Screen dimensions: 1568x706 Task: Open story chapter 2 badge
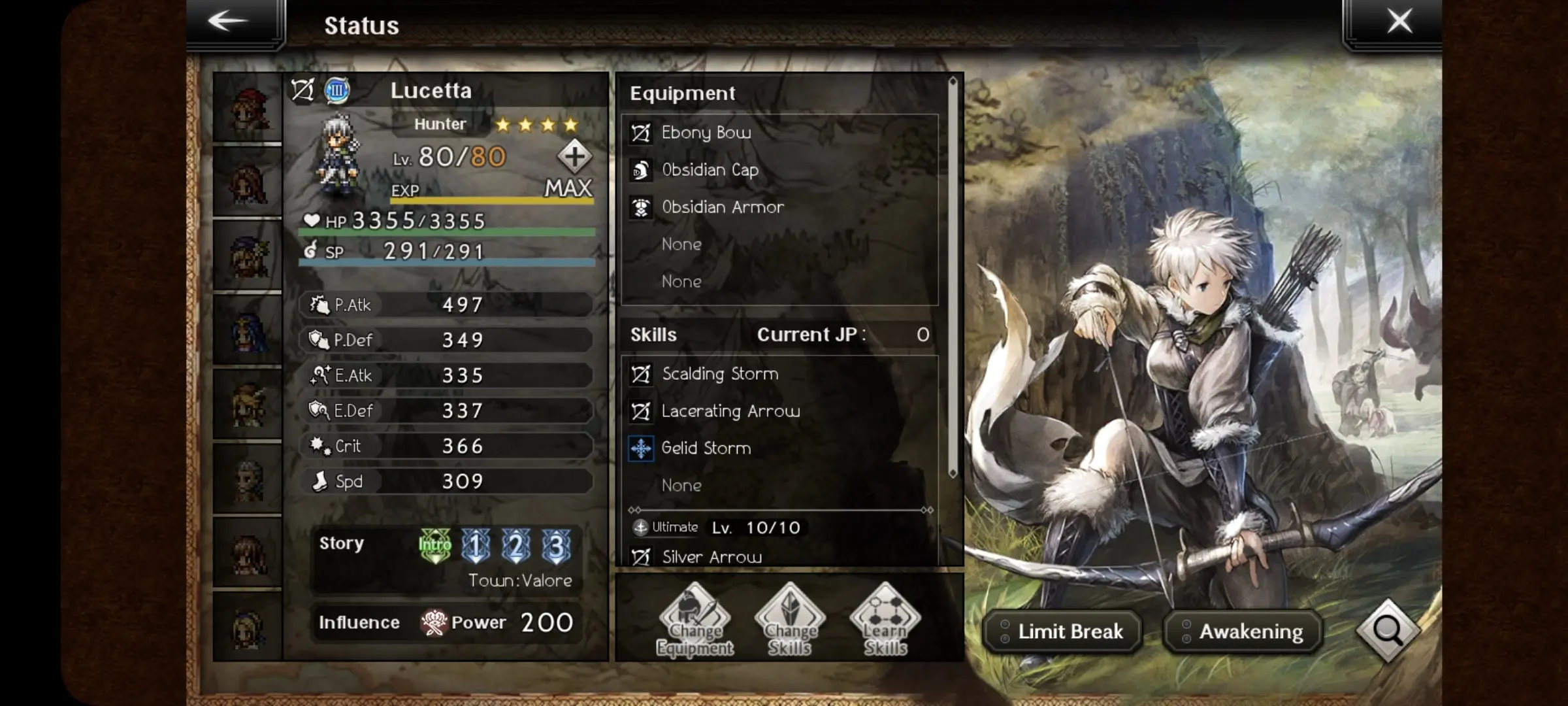(x=515, y=545)
